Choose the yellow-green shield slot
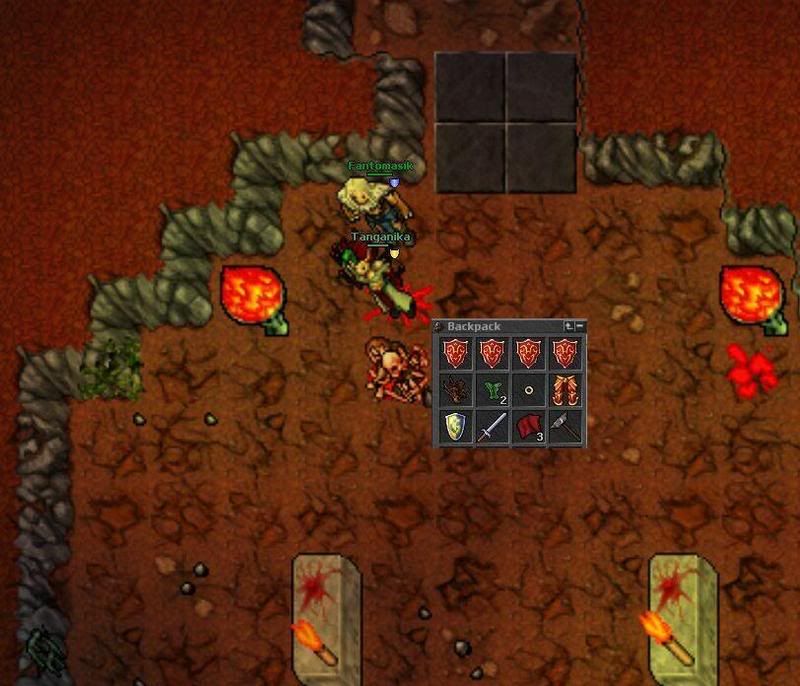This screenshot has height=686, width=800. point(455,427)
